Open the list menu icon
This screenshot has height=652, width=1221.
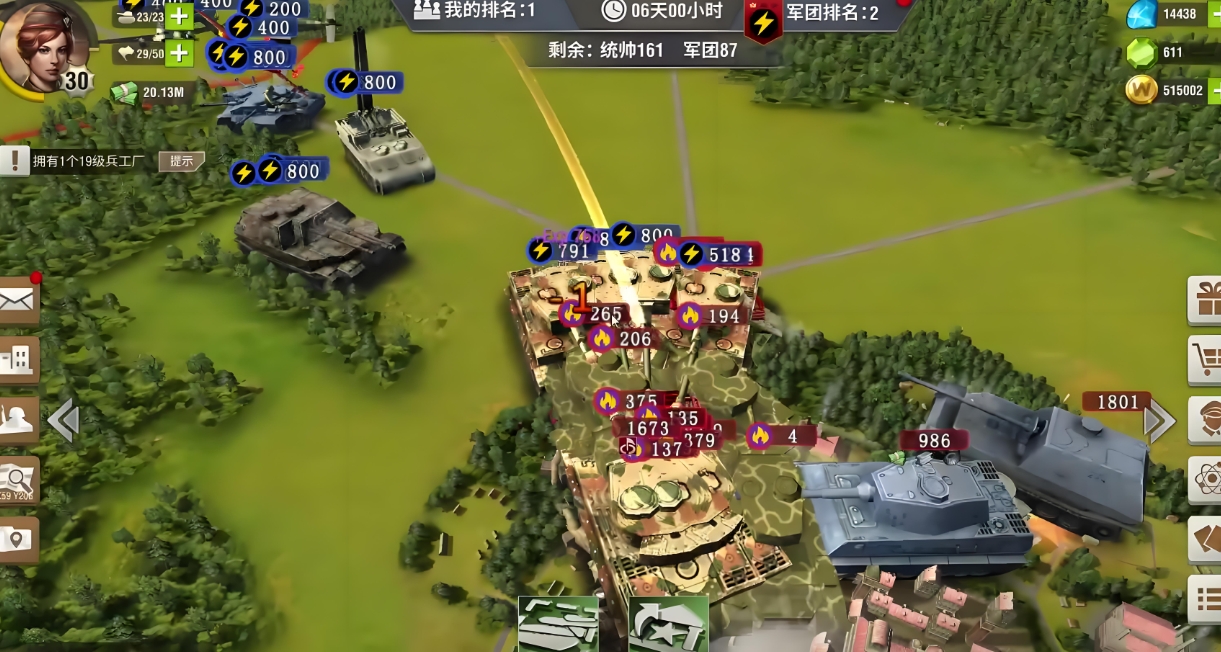(x=1205, y=600)
